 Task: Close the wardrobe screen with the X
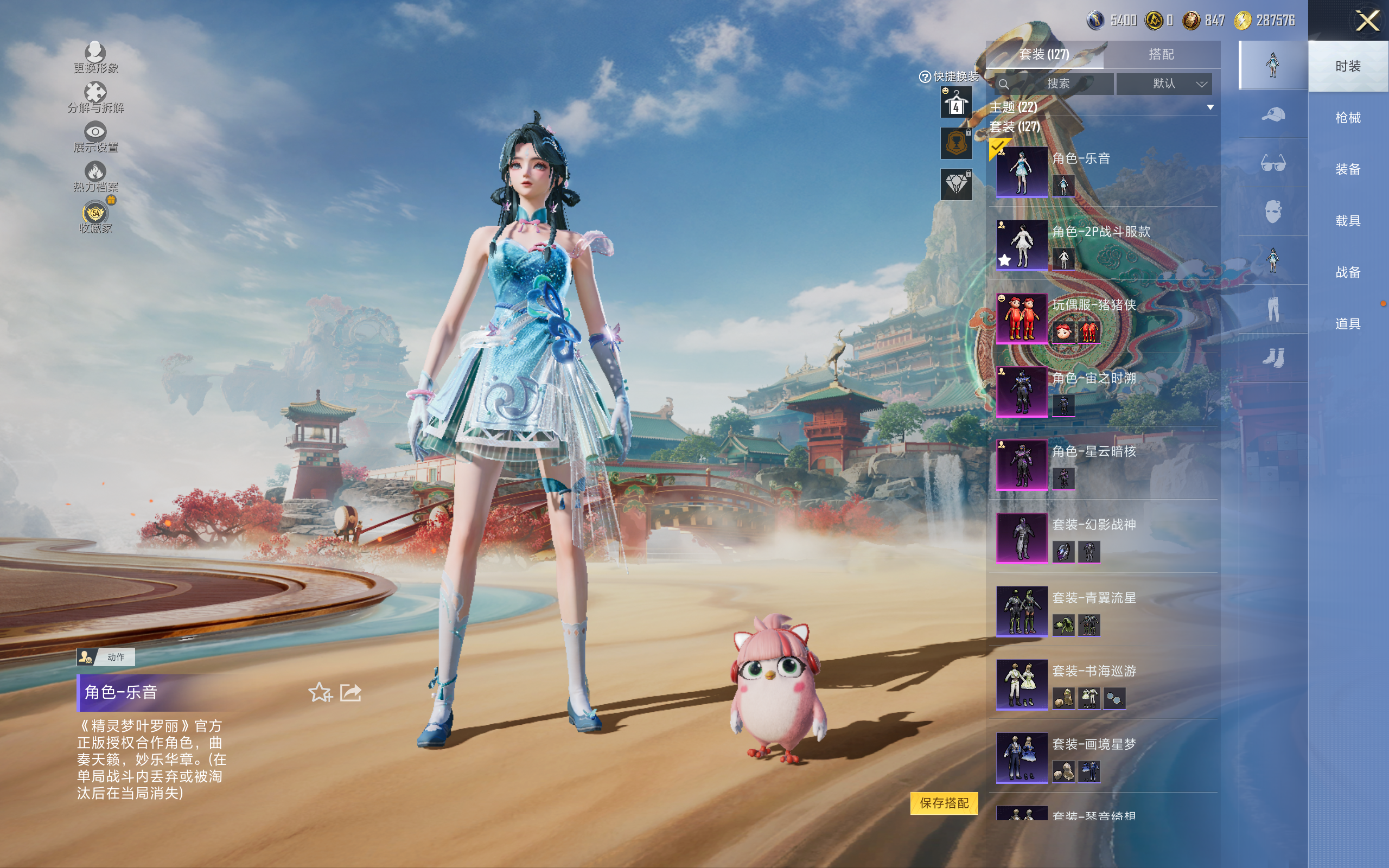pyautogui.click(x=1367, y=21)
